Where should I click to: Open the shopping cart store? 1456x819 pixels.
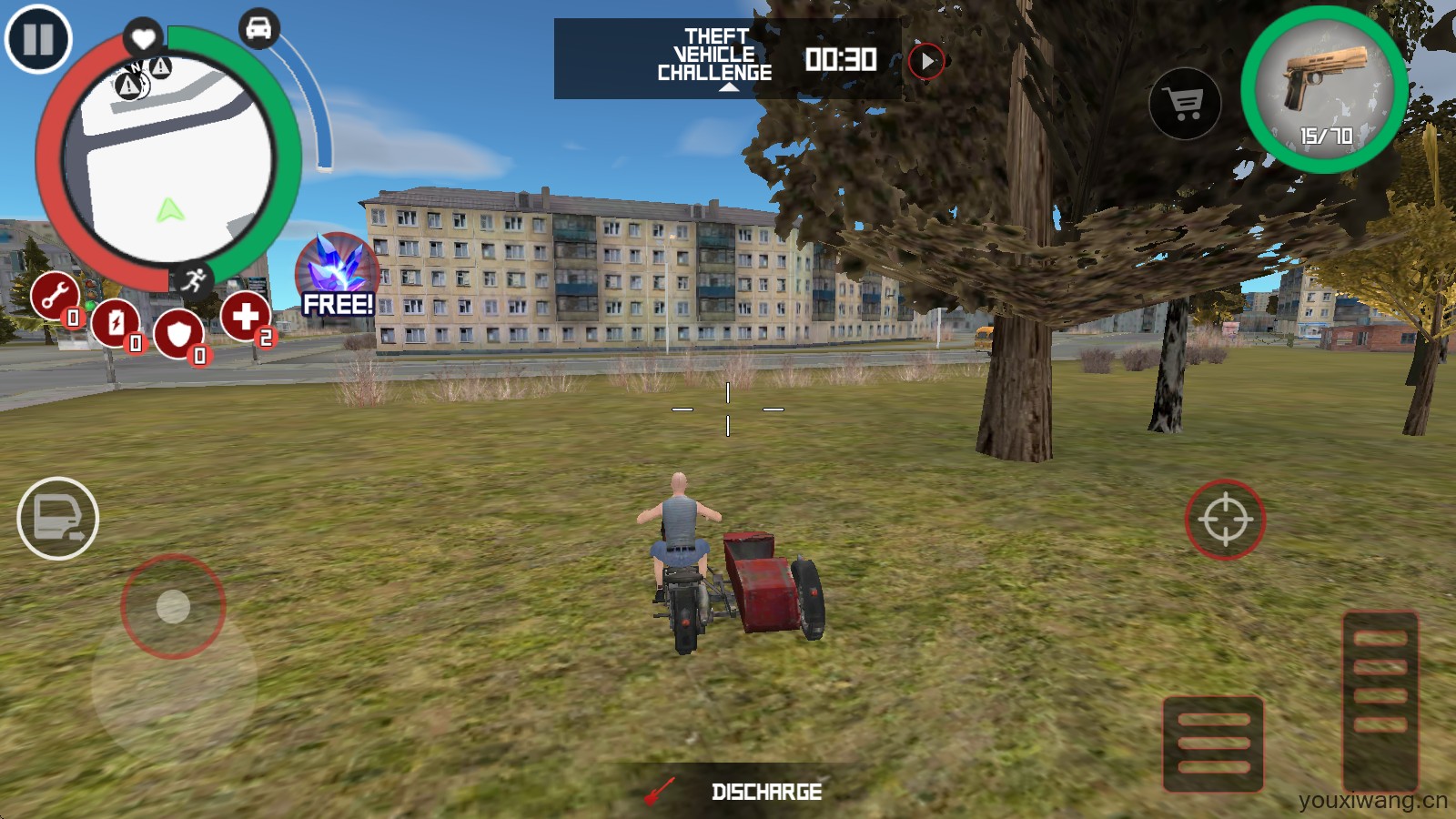point(1185,104)
